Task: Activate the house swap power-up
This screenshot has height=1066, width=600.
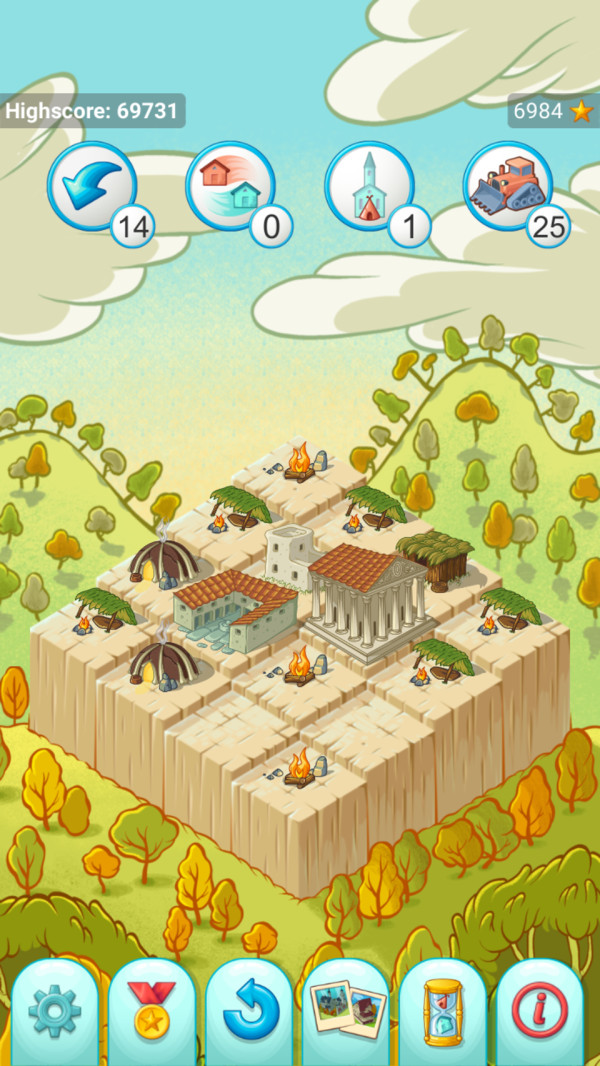Action: pos(230,187)
